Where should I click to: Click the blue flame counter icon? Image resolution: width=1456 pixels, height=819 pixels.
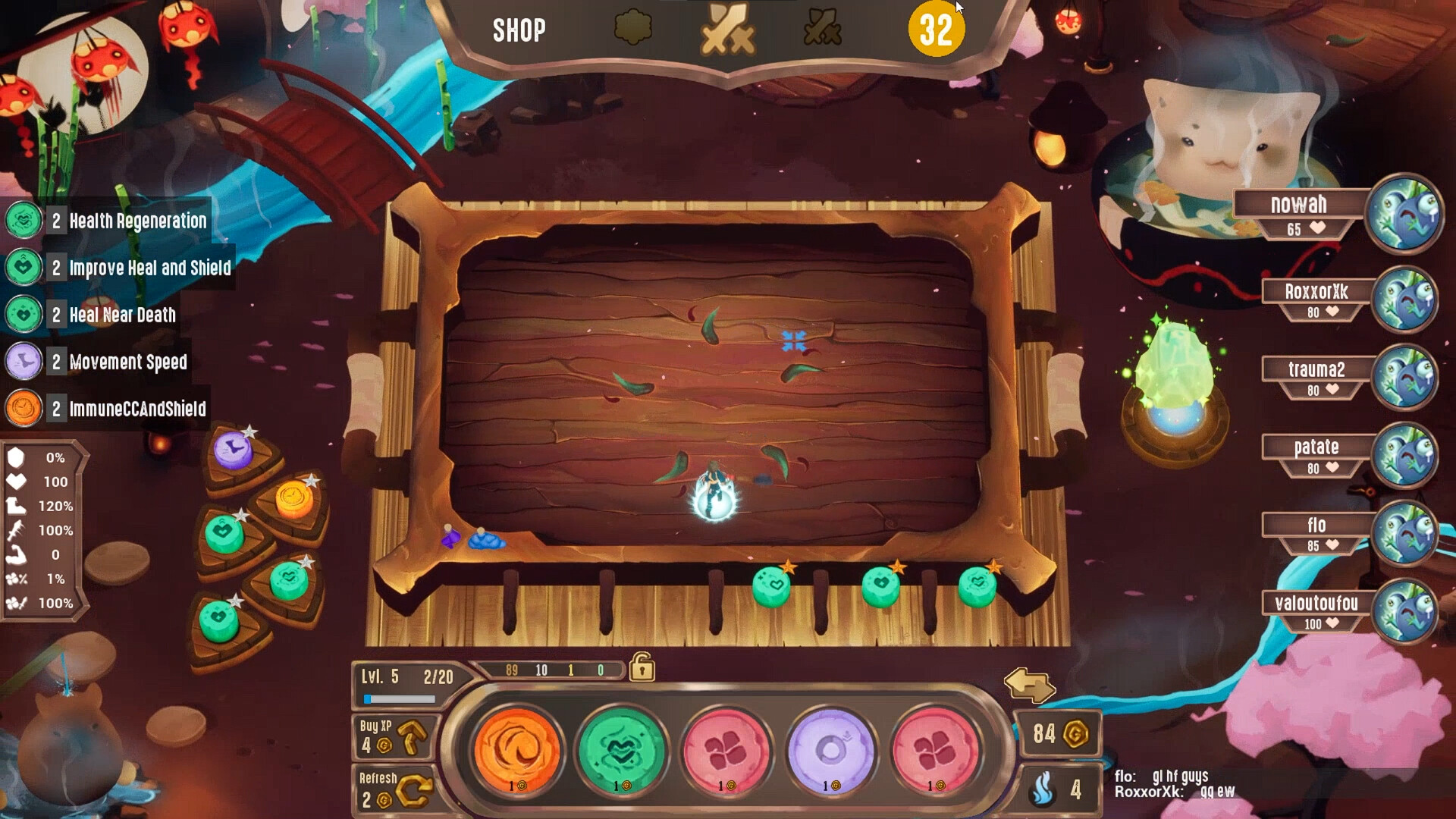pyautogui.click(x=1043, y=791)
